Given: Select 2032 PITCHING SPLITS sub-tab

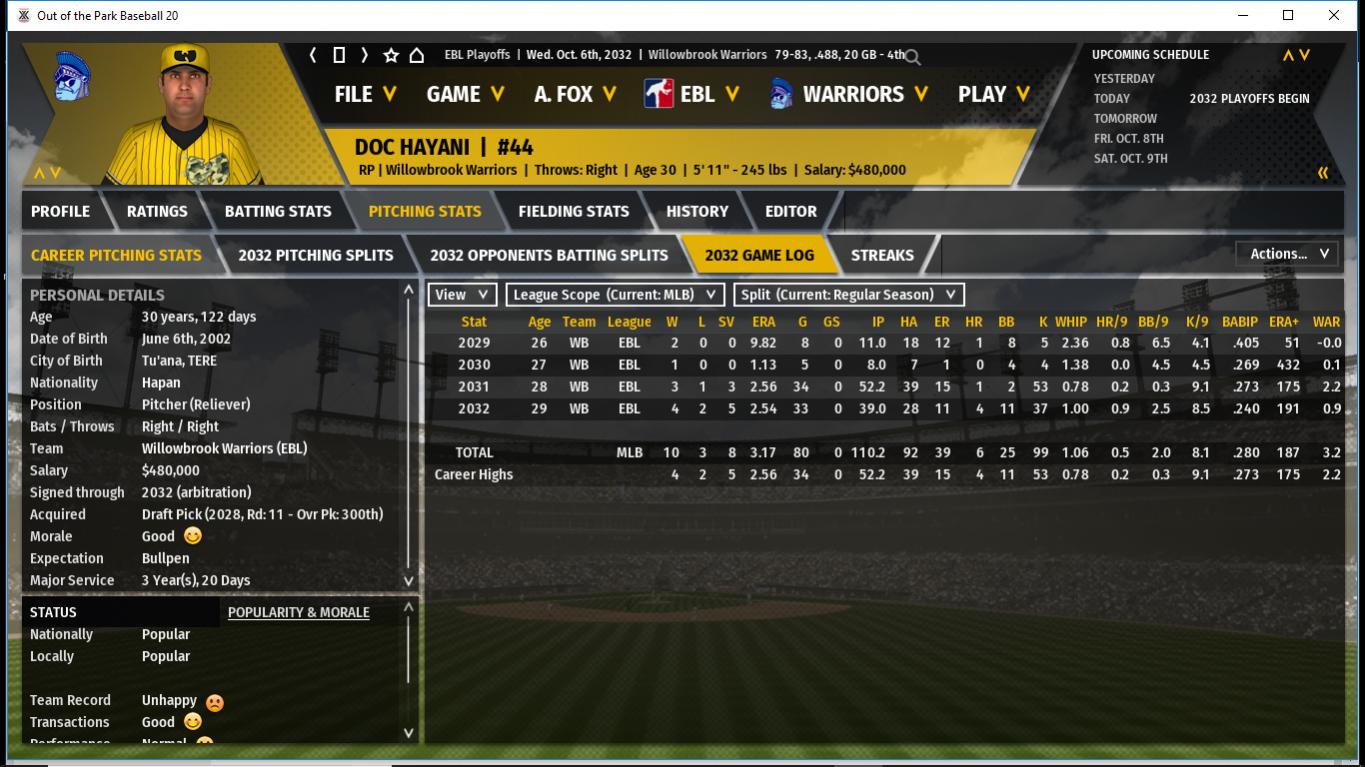Looking at the screenshot, I should [316, 255].
